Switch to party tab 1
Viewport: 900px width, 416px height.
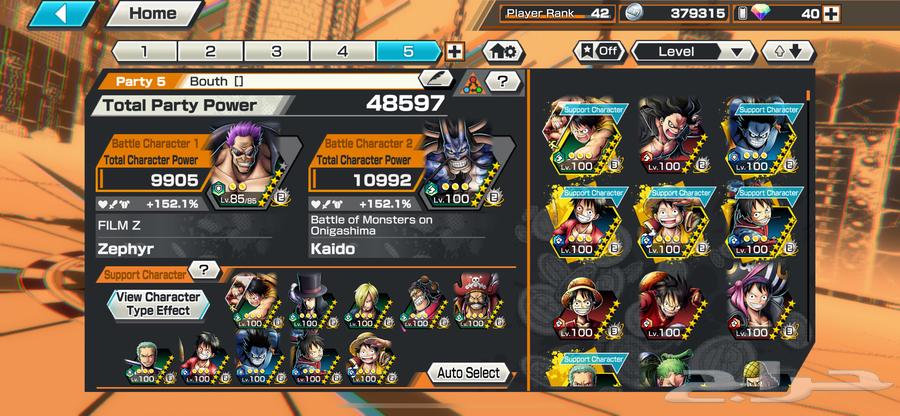143,51
